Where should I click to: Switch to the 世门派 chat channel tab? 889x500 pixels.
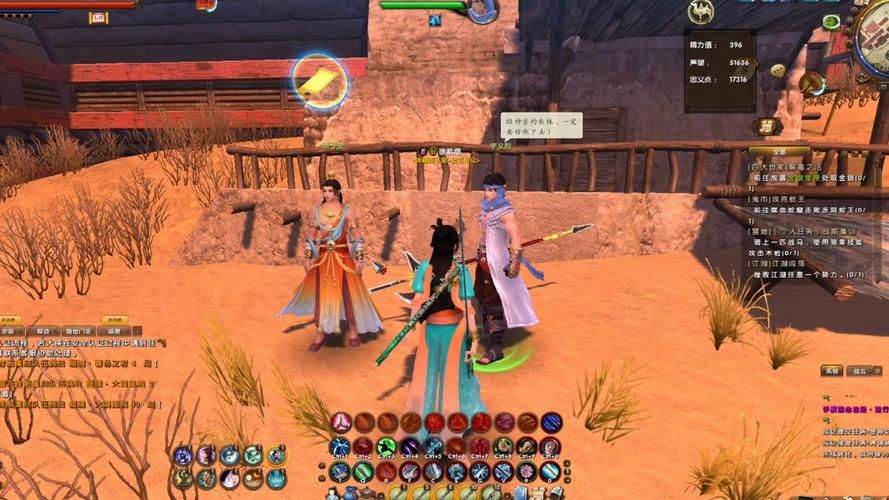pyautogui.click(x=77, y=330)
